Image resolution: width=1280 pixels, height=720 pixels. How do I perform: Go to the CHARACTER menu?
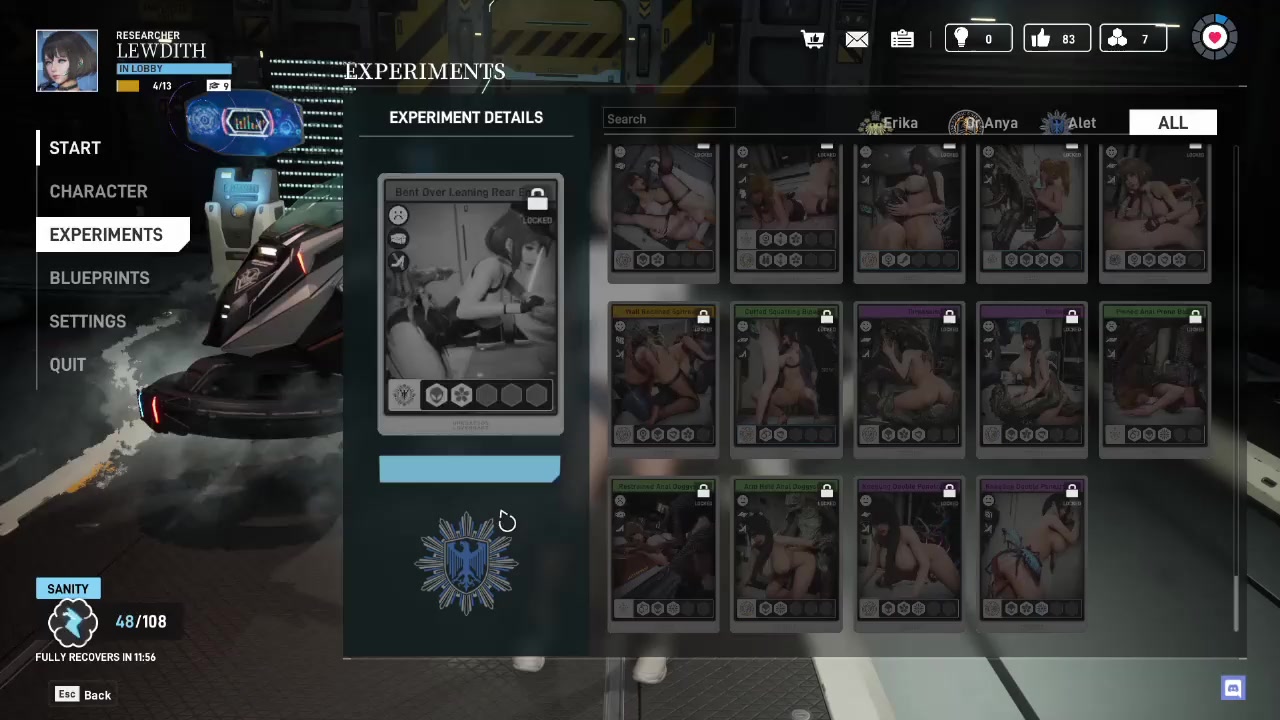(x=98, y=191)
